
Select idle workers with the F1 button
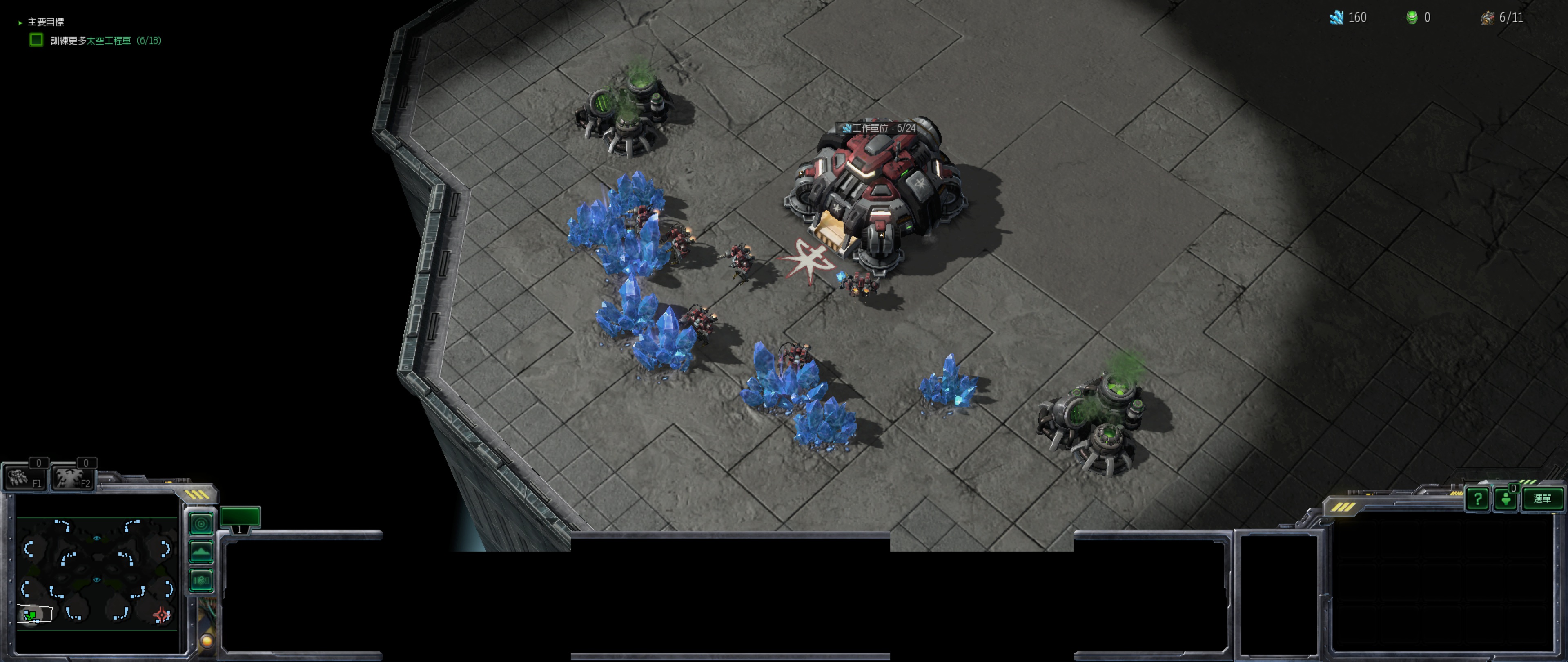[x=24, y=477]
